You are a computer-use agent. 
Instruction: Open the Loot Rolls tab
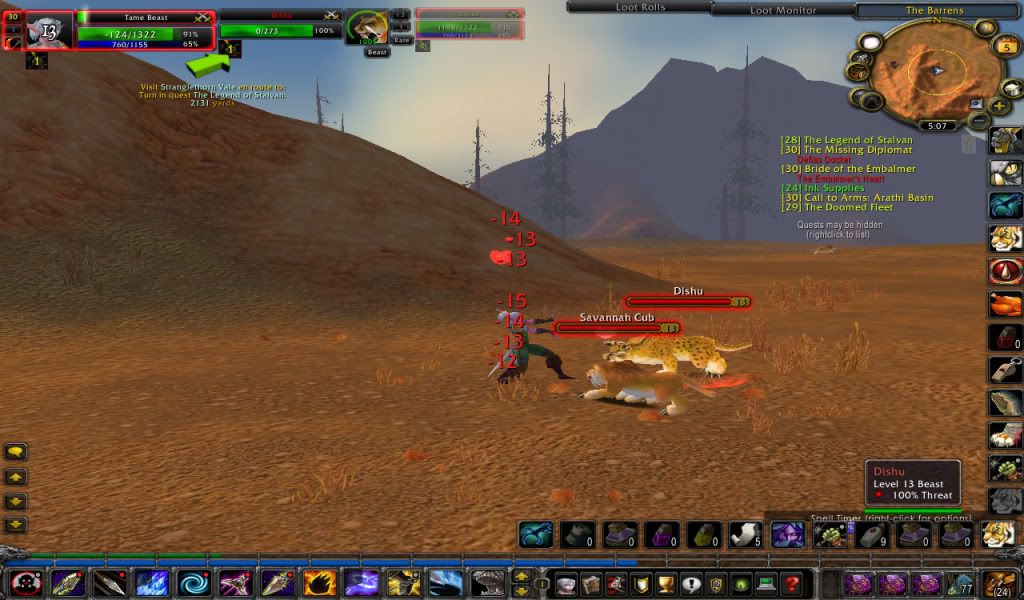[639, 7]
